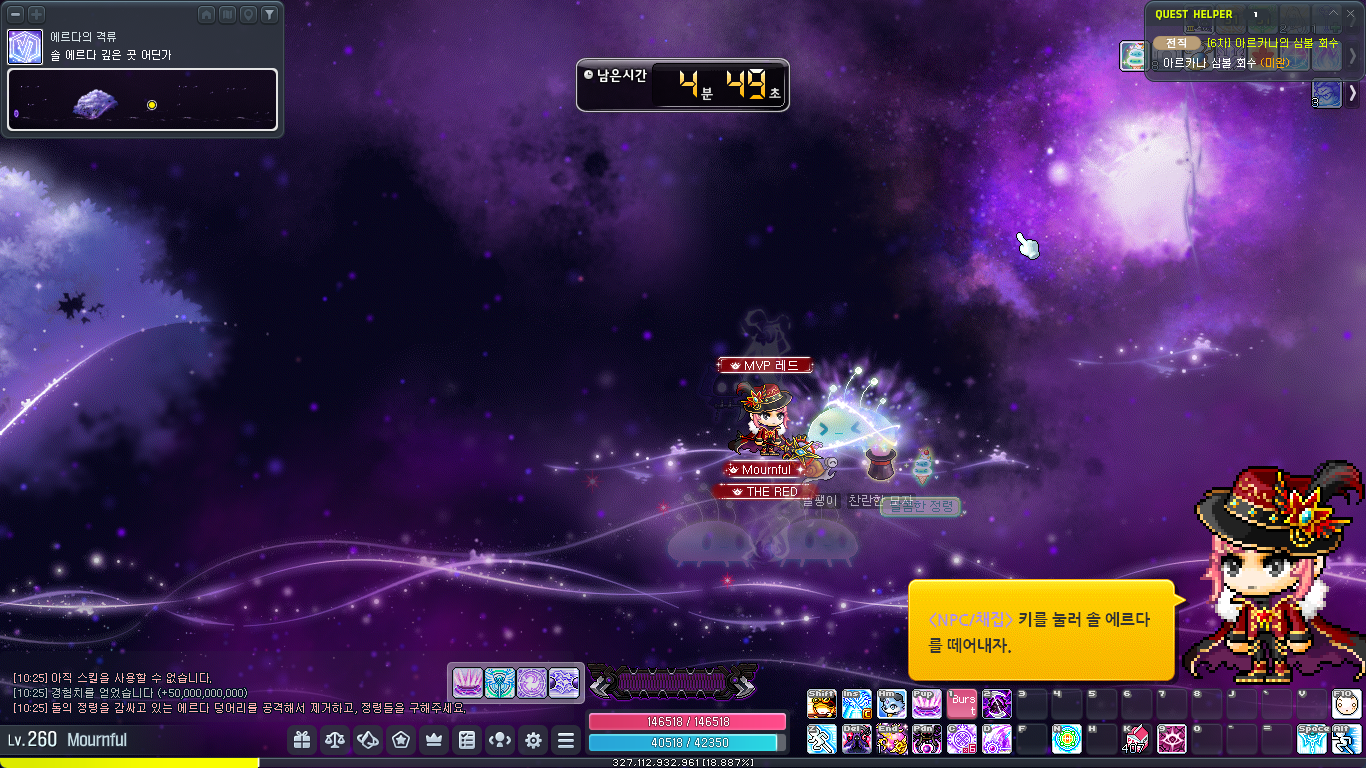Activate the Space key winged skill

[x=1311, y=739]
